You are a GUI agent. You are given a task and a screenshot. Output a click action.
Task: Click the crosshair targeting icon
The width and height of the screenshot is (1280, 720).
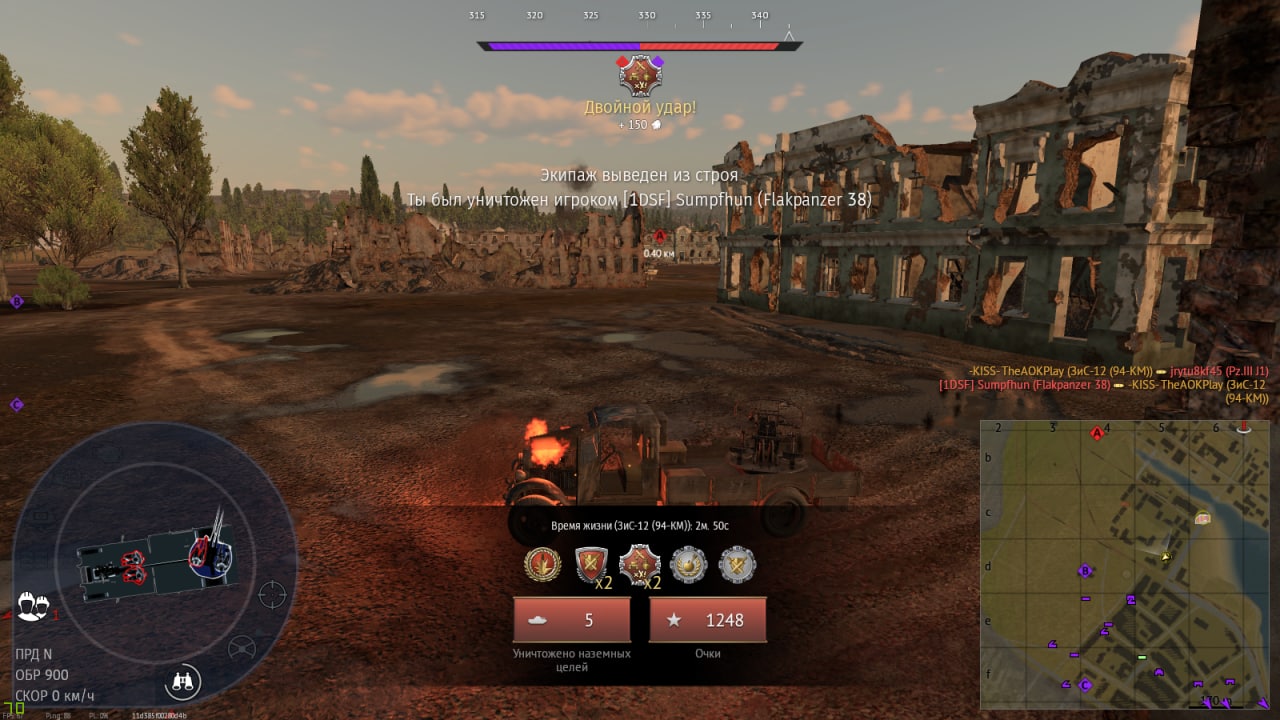click(x=272, y=594)
